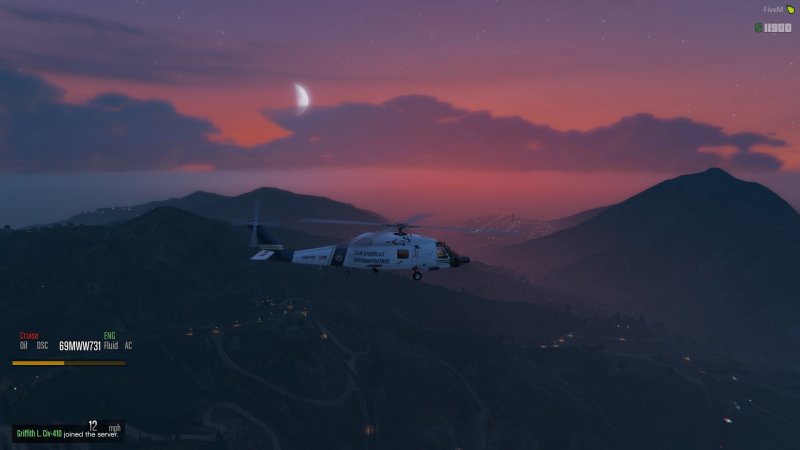Toggle the AC indicator
This screenshot has width=800, height=450.
click(x=128, y=346)
